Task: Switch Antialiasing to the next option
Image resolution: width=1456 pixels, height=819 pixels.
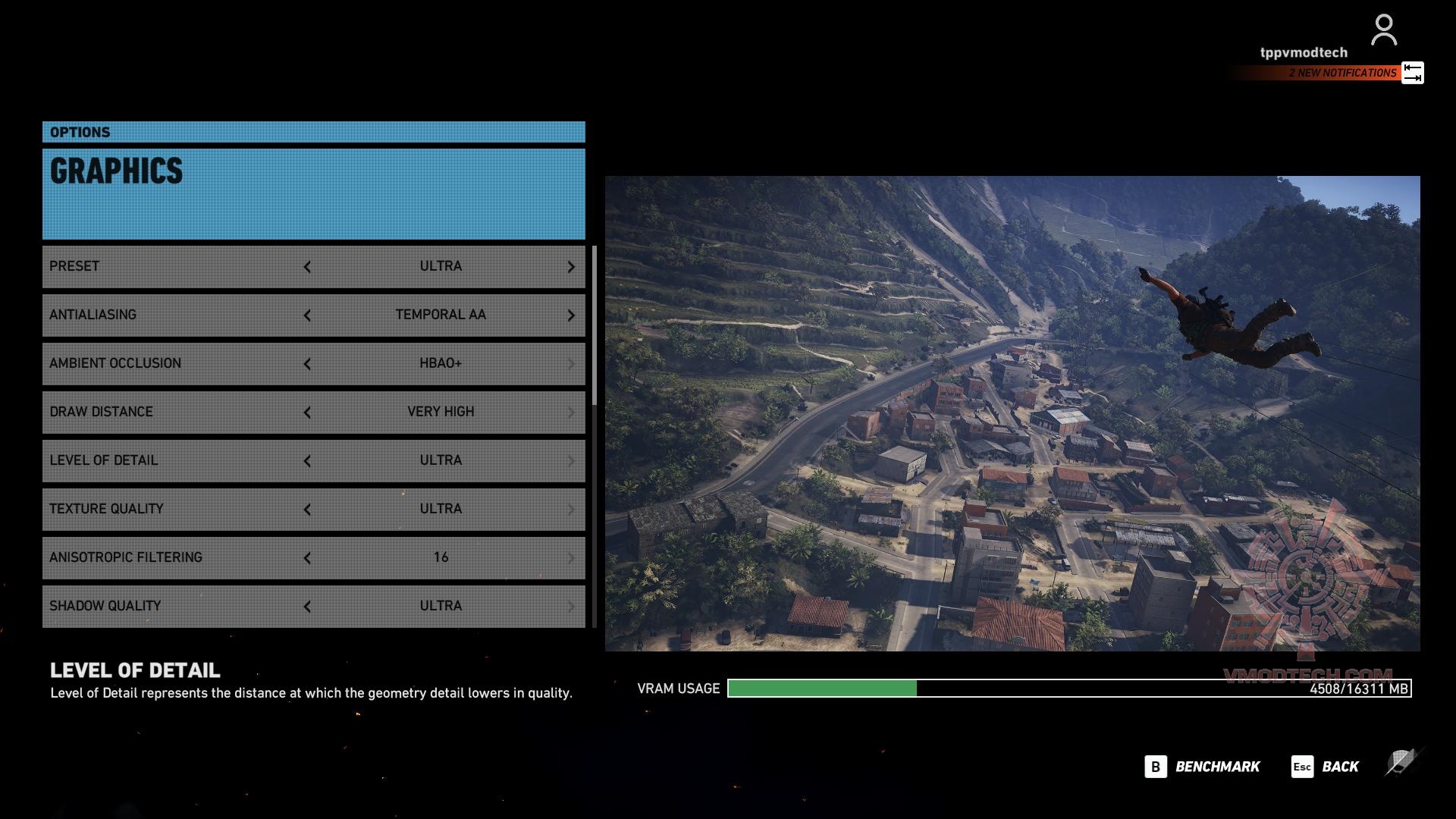Action: (571, 315)
